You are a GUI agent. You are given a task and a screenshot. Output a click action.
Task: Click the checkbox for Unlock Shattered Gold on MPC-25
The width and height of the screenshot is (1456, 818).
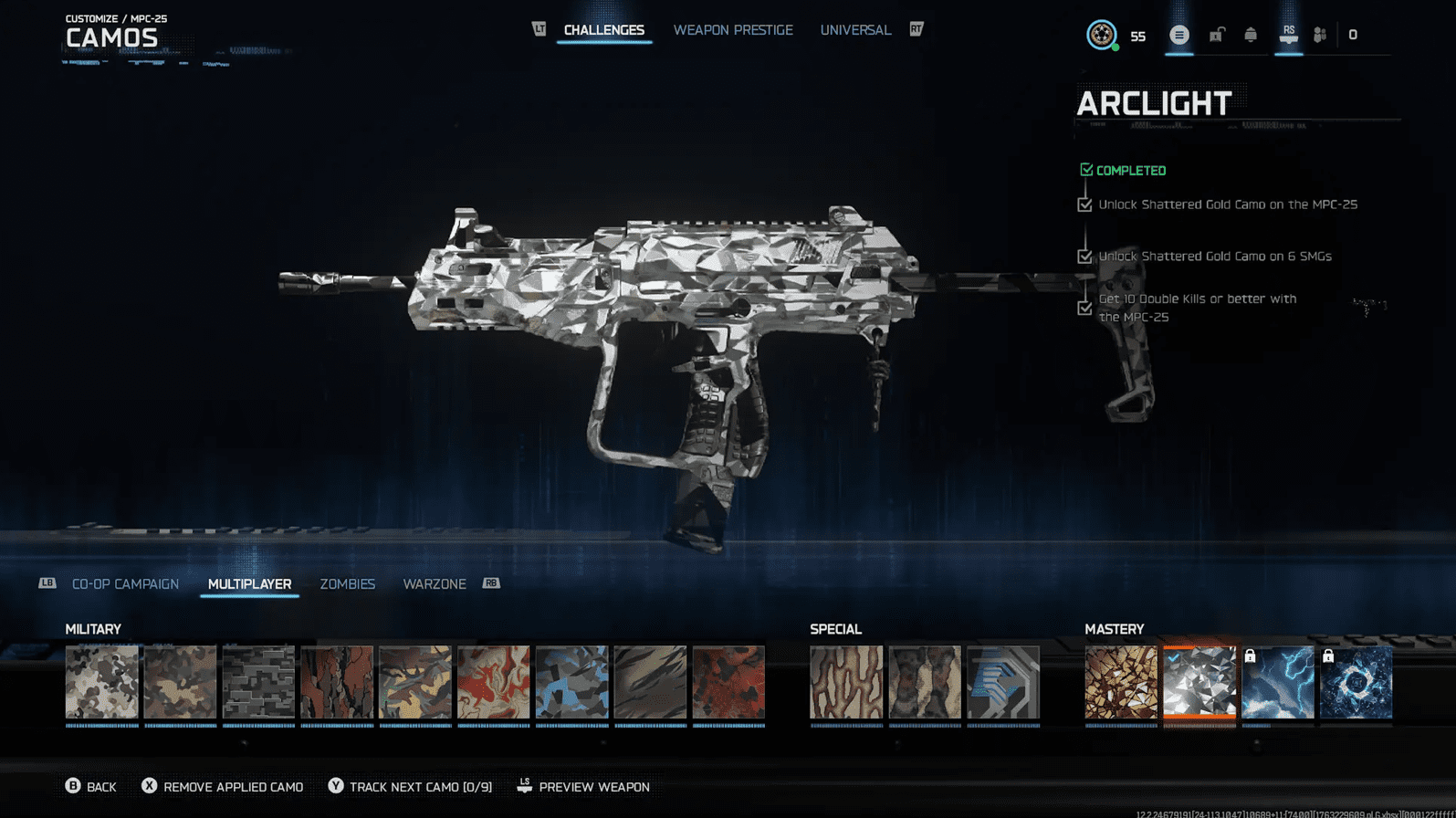click(1084, 204)
